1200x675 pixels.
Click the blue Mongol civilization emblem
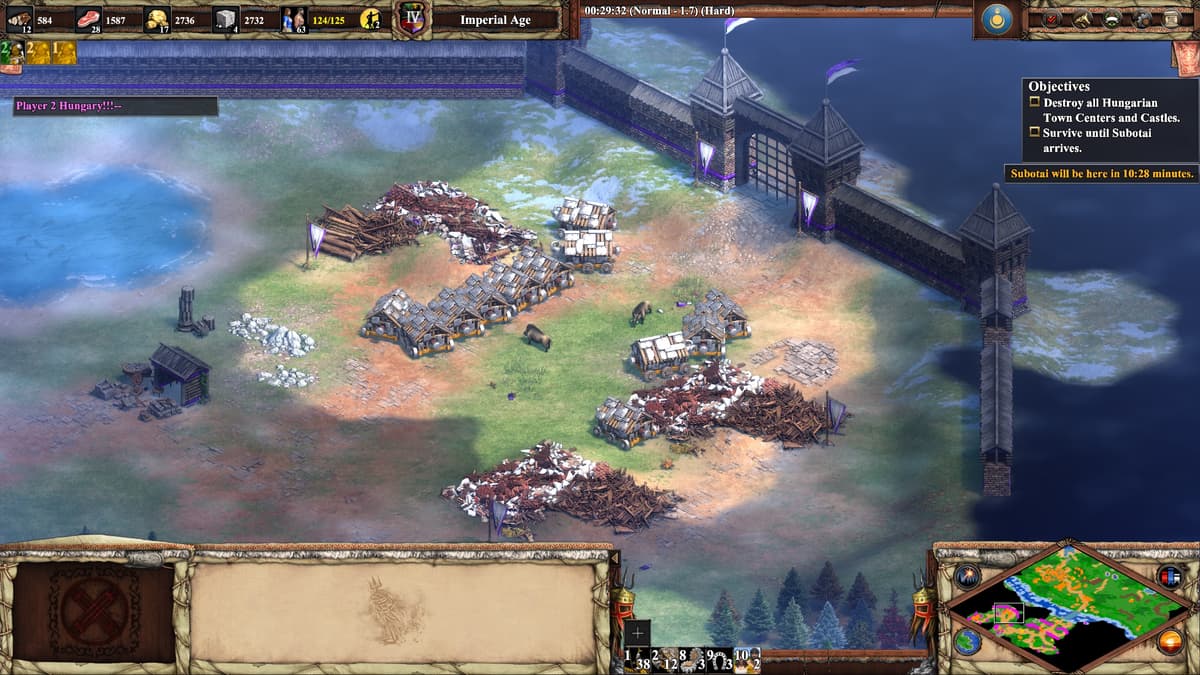coord(999,19)
